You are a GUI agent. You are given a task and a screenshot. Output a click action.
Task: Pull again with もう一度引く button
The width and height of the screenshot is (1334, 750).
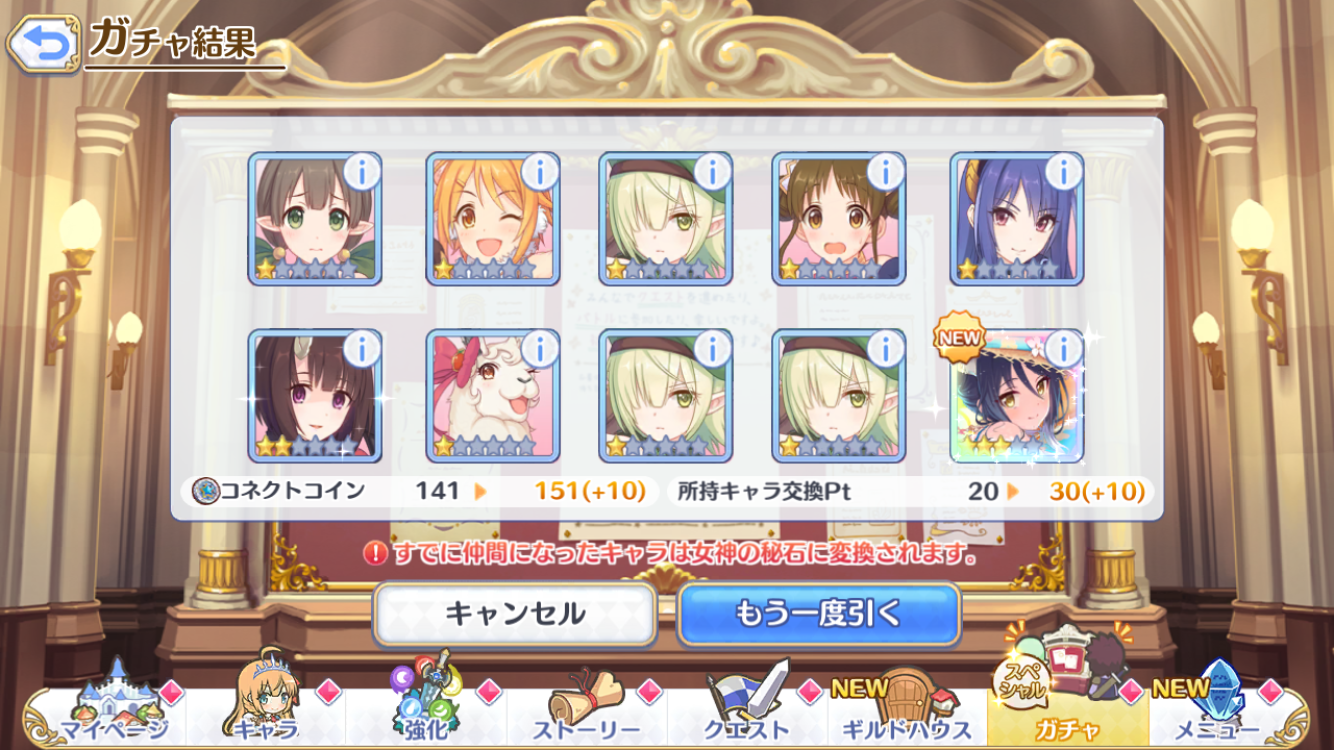click(818, 613)
